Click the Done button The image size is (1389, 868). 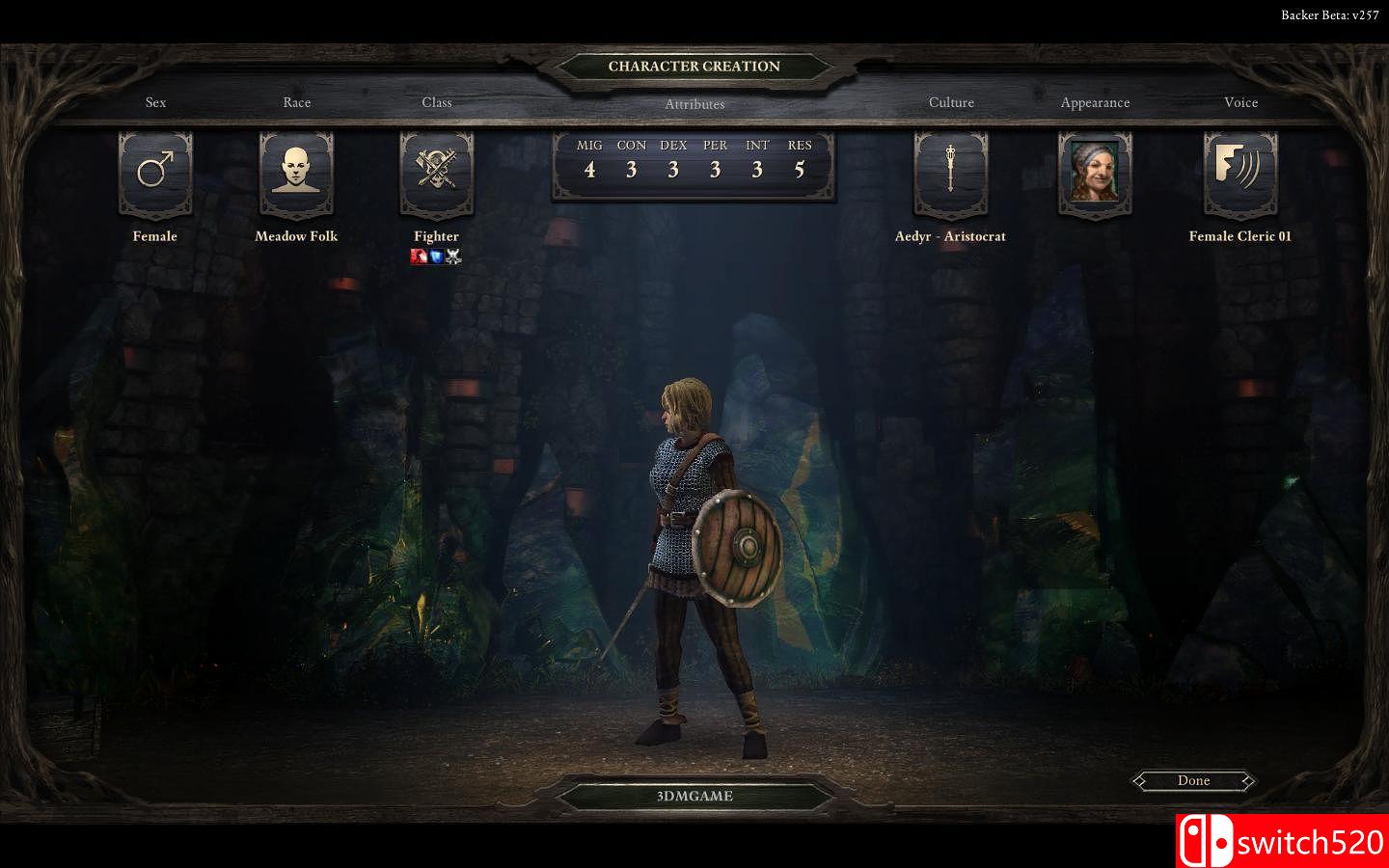[1193, 780]
